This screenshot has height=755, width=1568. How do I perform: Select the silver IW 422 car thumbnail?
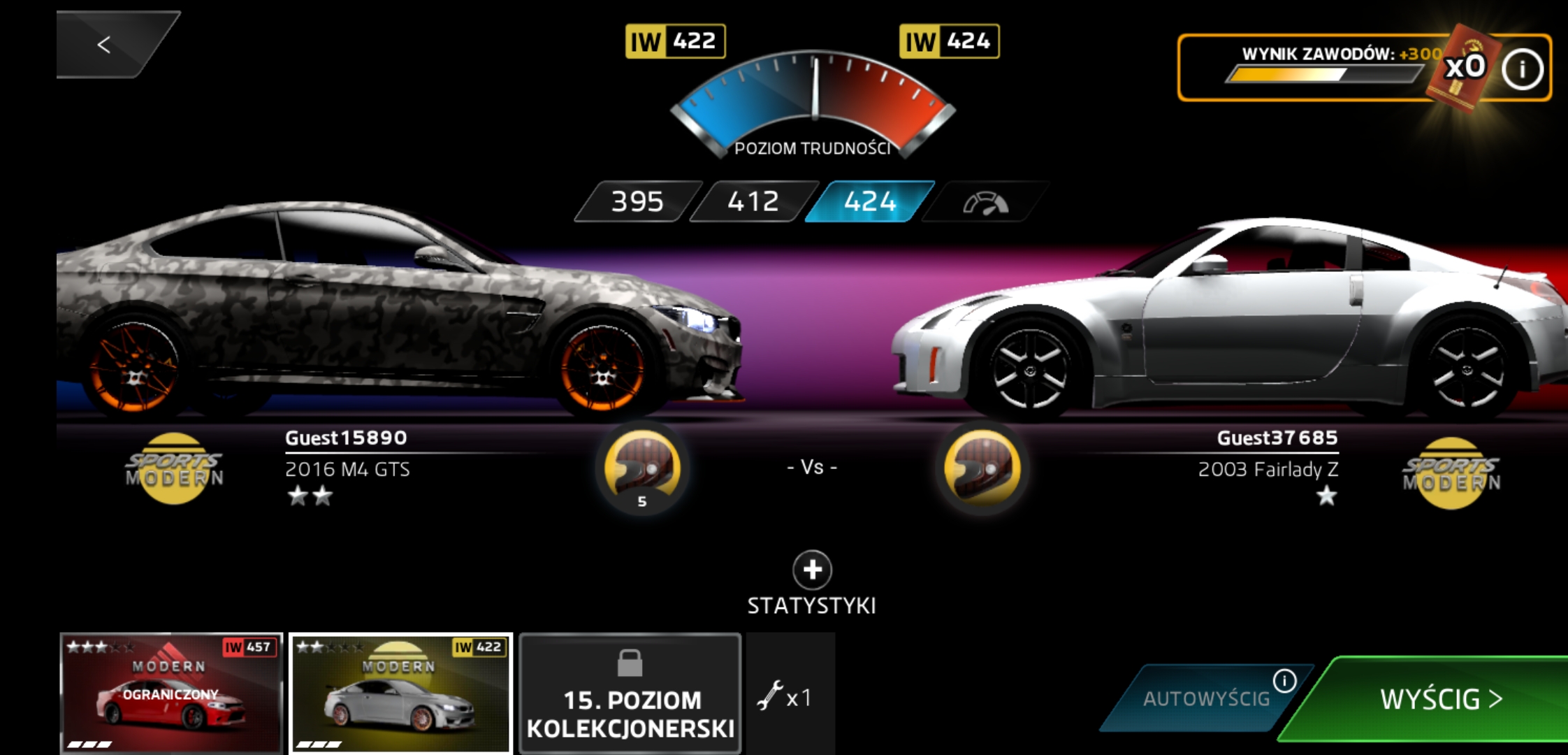tap(400, 693)
